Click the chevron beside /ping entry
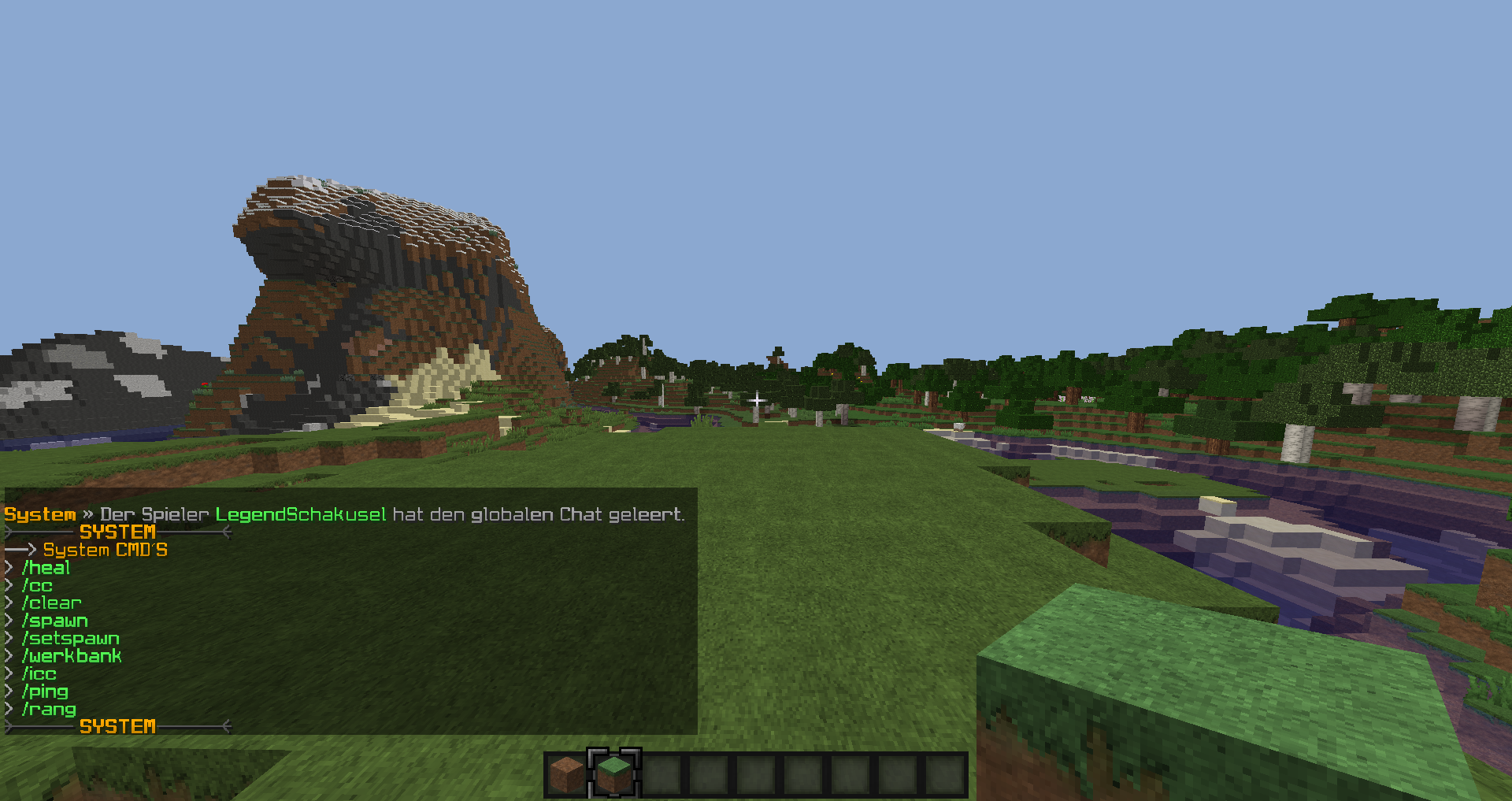Image resolution: width=1512 pixels, height=801 pixels. 8,691
